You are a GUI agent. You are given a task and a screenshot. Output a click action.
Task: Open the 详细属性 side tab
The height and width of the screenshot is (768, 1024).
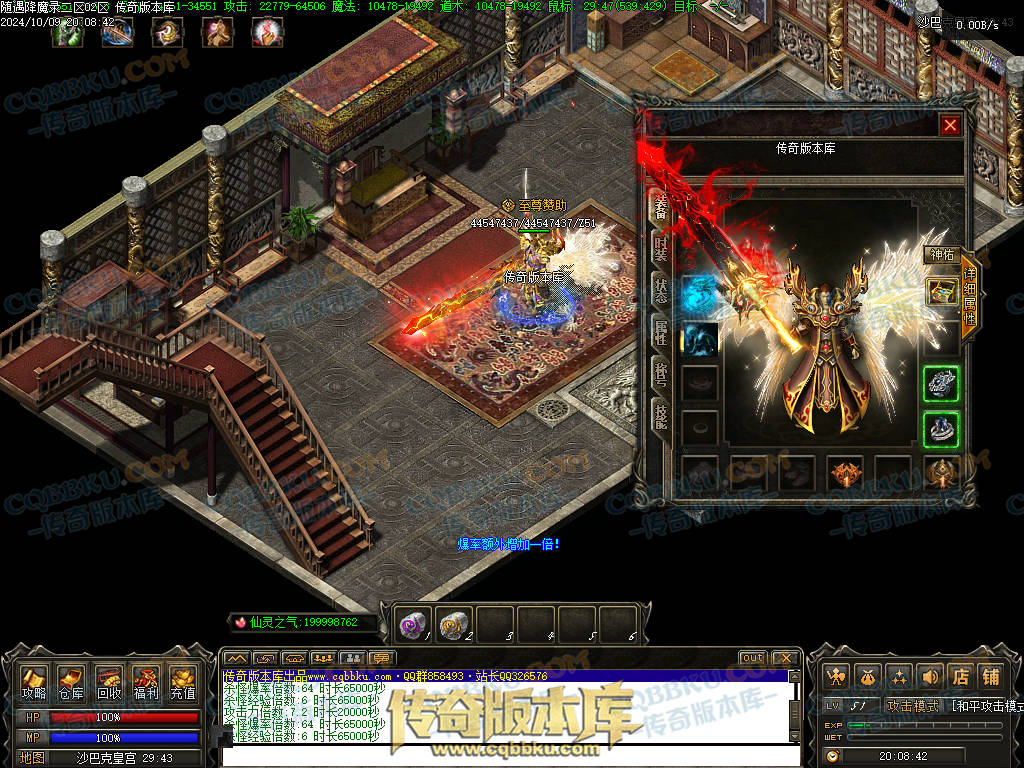point(969,300)
